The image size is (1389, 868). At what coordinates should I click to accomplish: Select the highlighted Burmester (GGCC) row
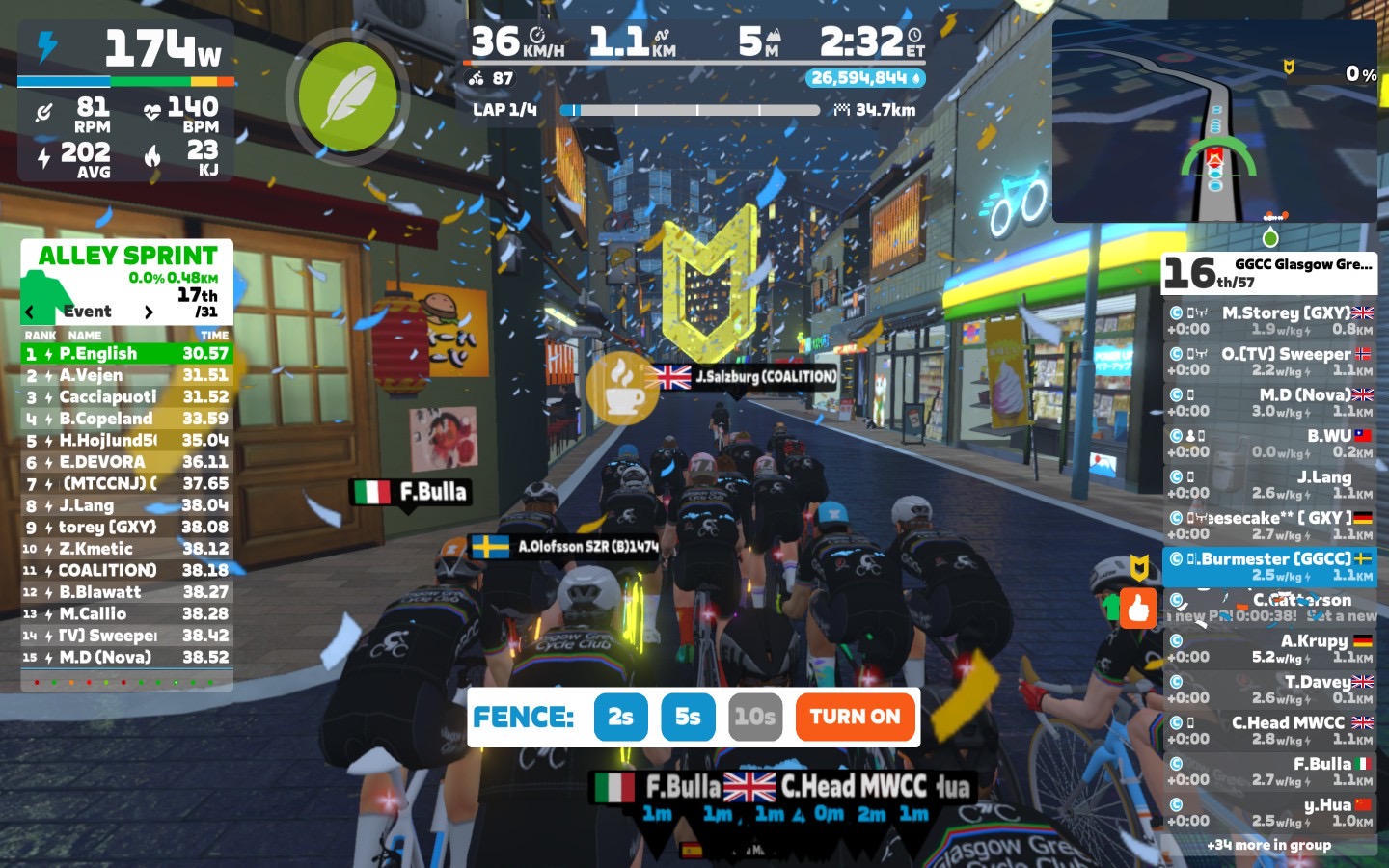click(1269, 566)
